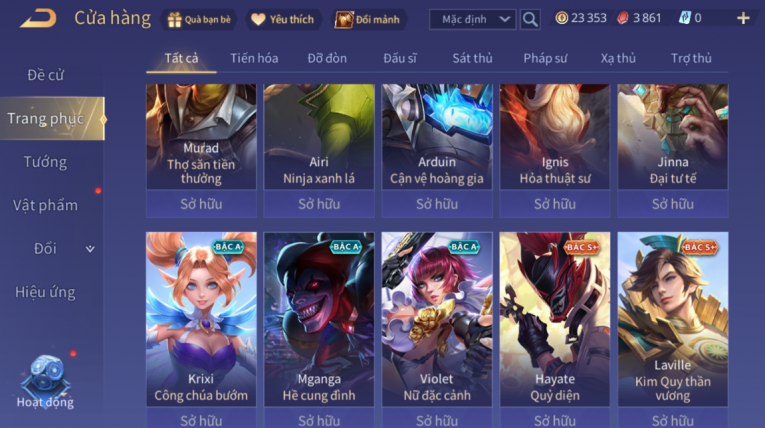Click the magnifying glass search button

tap(530, 19)
